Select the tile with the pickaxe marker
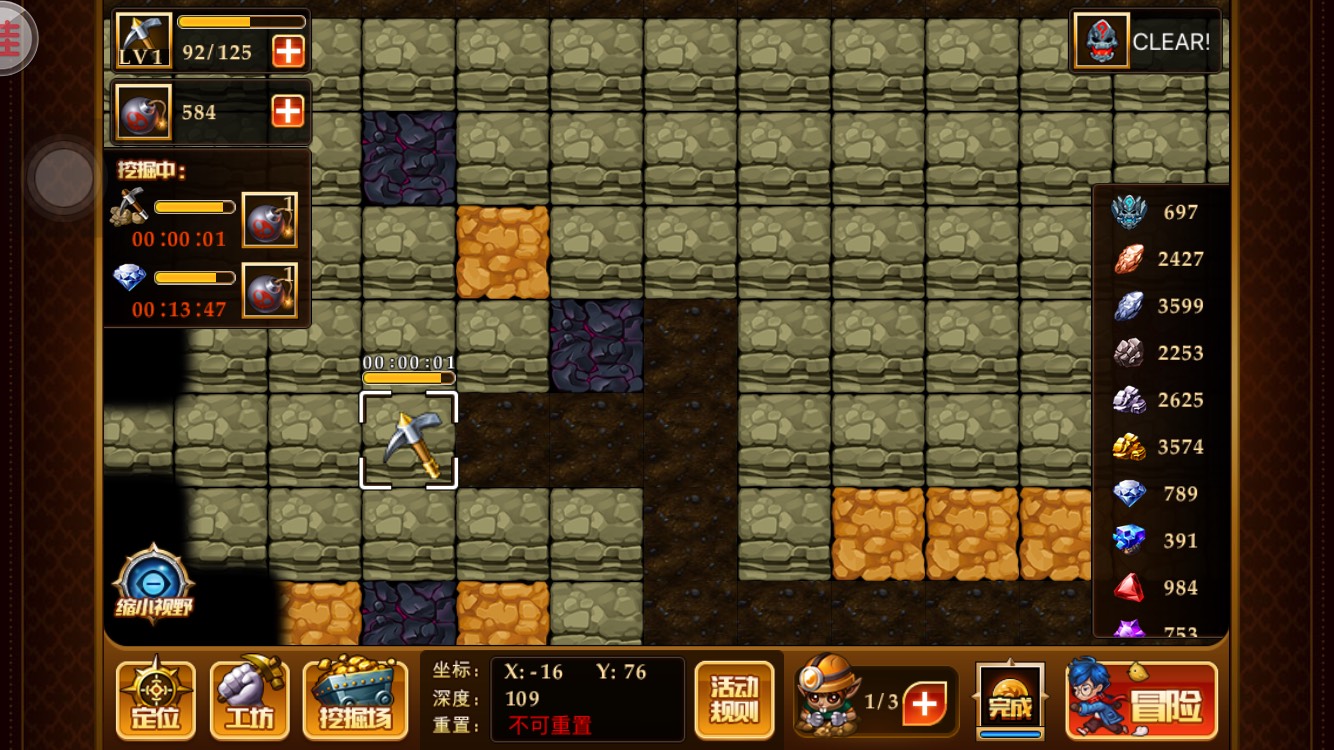This screenshot has height=750, width=1334. 409,440
